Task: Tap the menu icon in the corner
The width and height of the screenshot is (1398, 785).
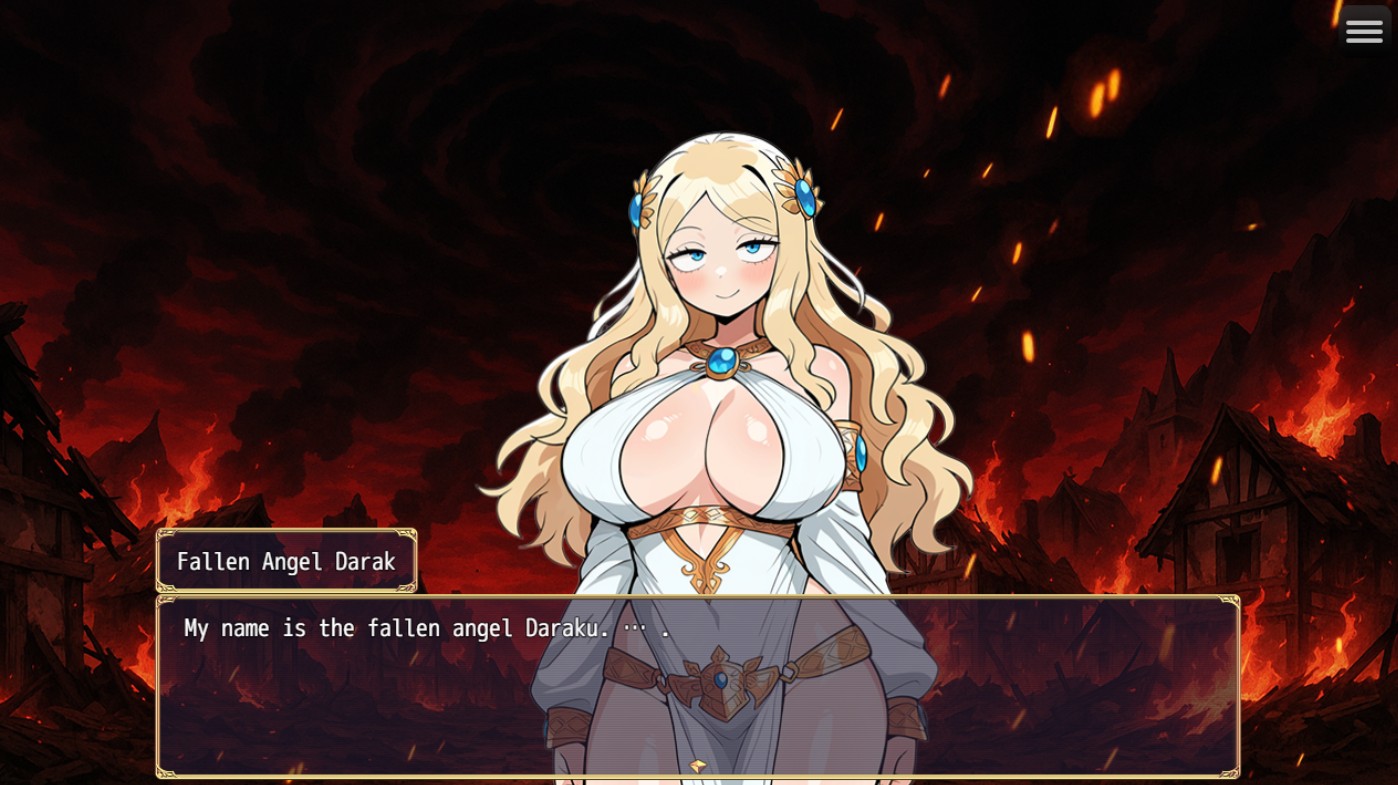Action: (1364, 30)
